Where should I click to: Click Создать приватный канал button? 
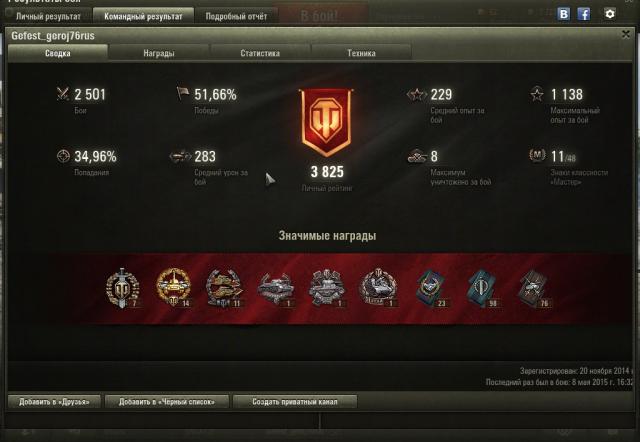tap(294, 401)
